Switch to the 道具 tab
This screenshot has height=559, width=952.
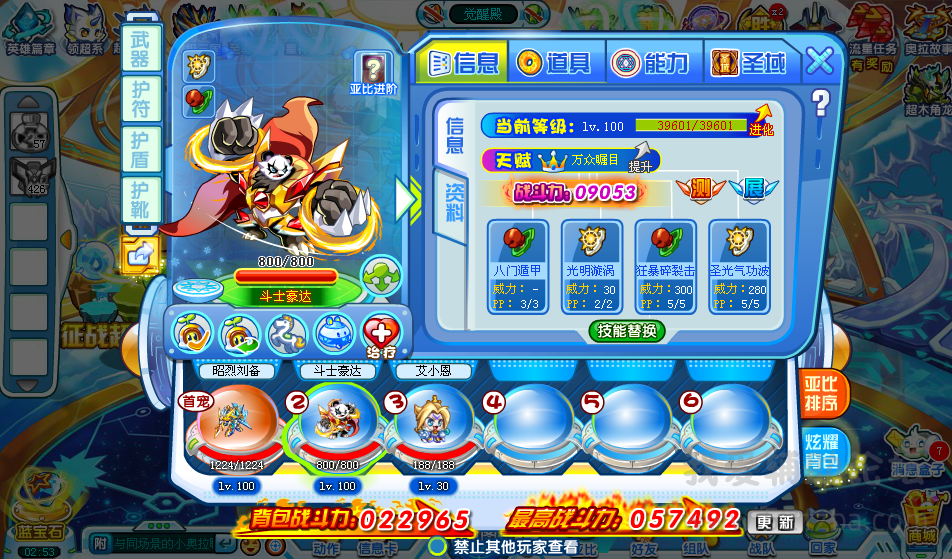click(556, 63)
